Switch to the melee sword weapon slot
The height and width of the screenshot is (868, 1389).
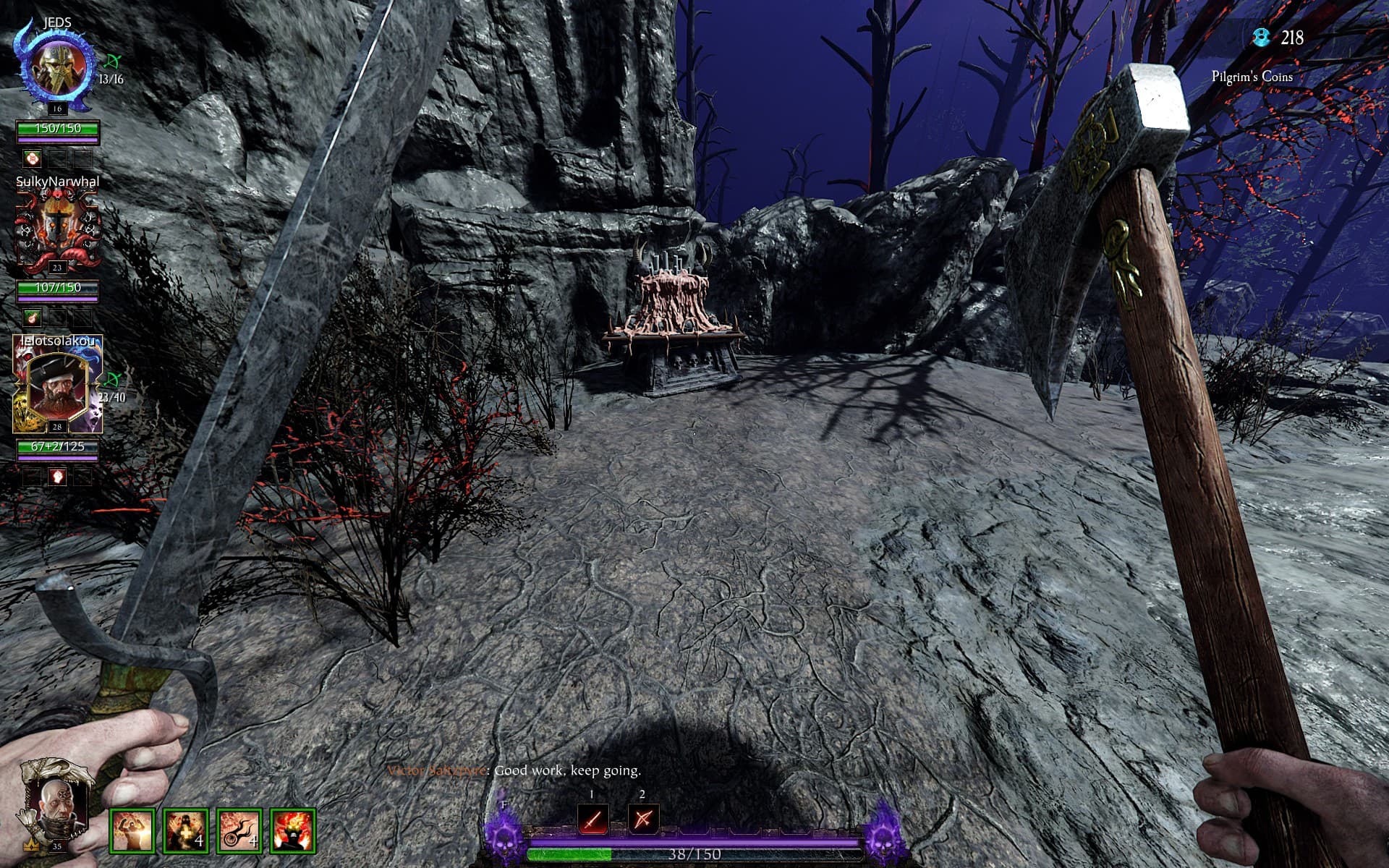[x=592, y=820]
